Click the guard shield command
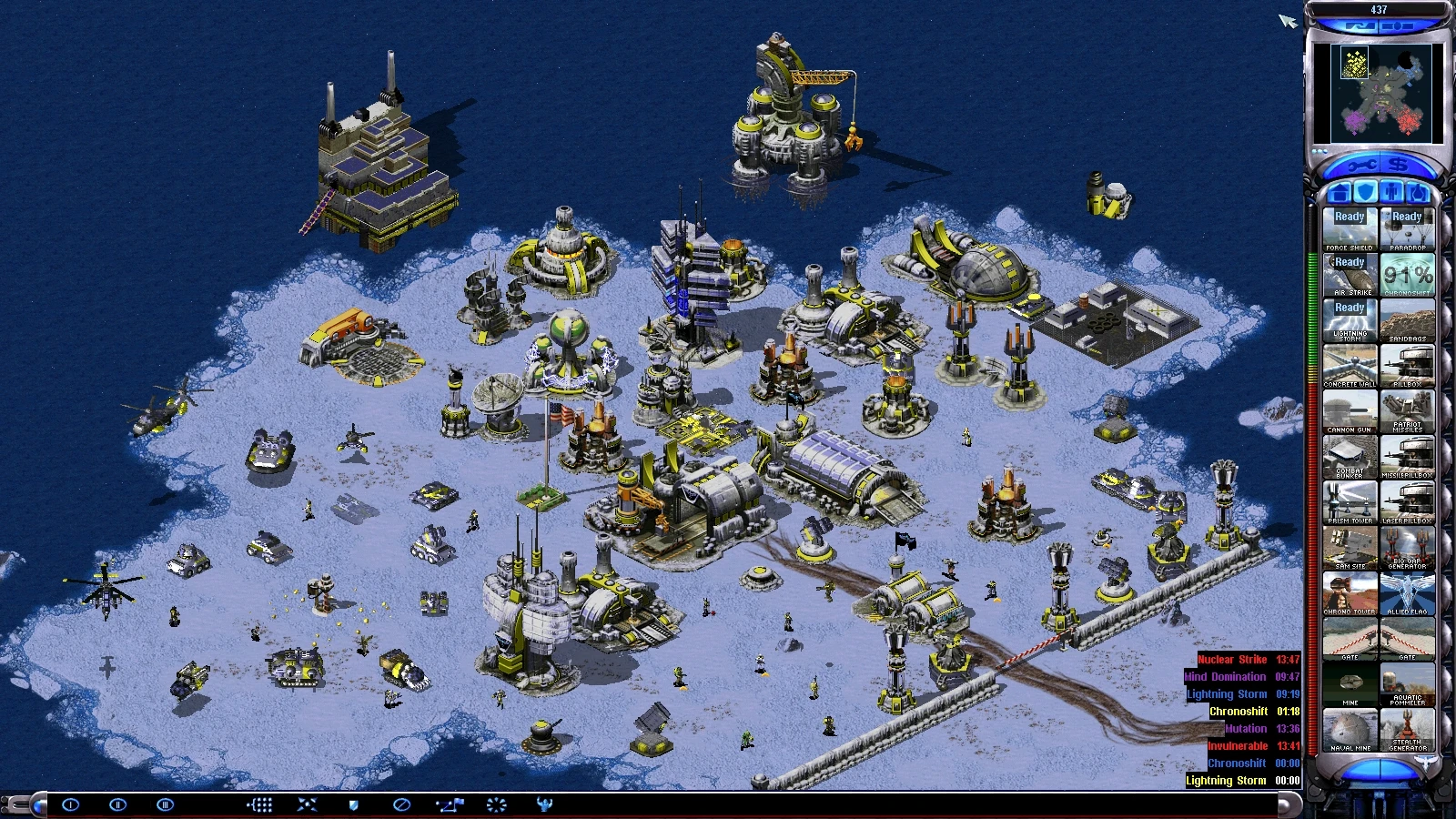This screenshot has width=1456, height=819. tap(354, 804)
